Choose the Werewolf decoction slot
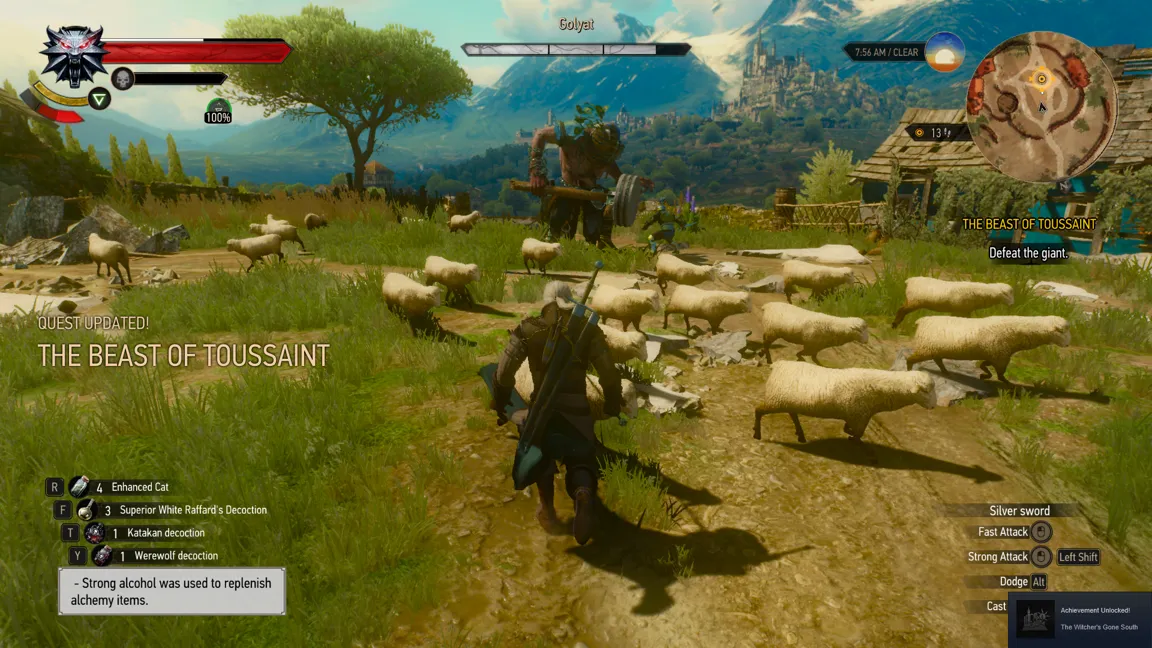This screenshot has width=1152, height=648. click(102, 556)
